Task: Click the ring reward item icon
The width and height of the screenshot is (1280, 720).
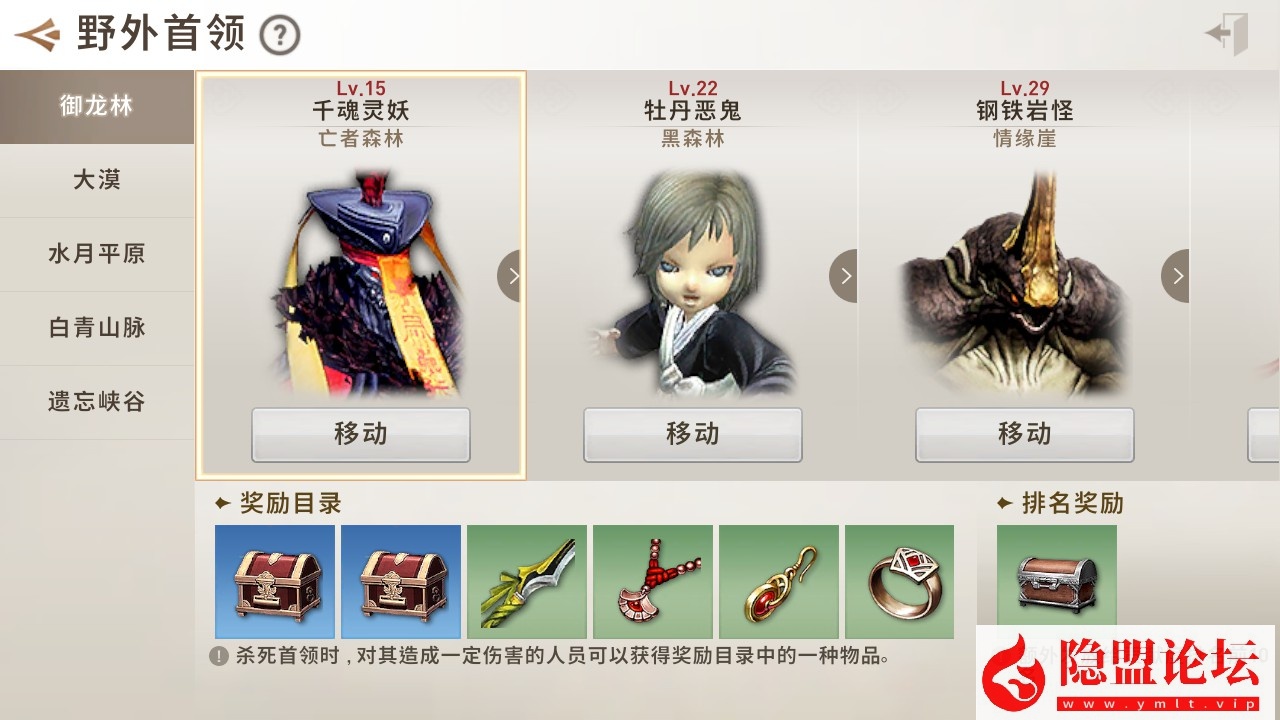Action: point(900,582)
